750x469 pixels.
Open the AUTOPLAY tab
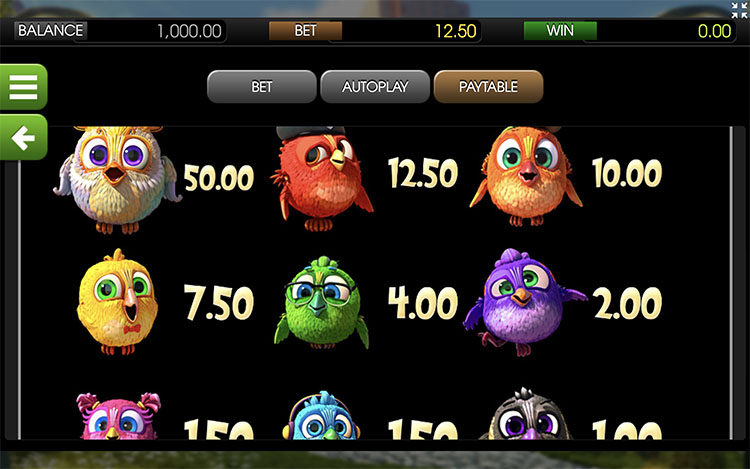(x=375, y=87)
